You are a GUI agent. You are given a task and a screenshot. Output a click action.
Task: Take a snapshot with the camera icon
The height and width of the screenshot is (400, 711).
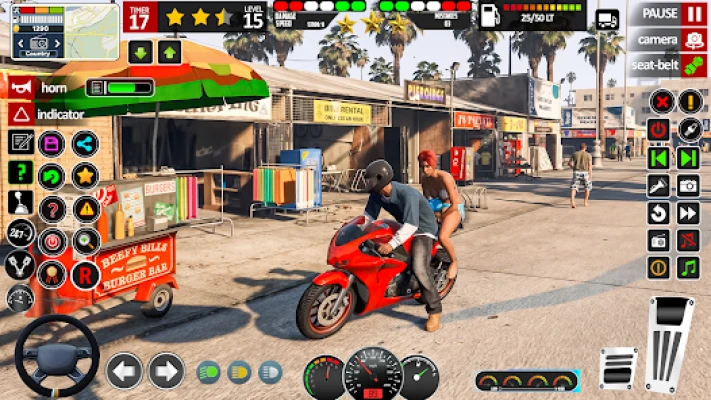pyautogui.click(x=688, y=185)
